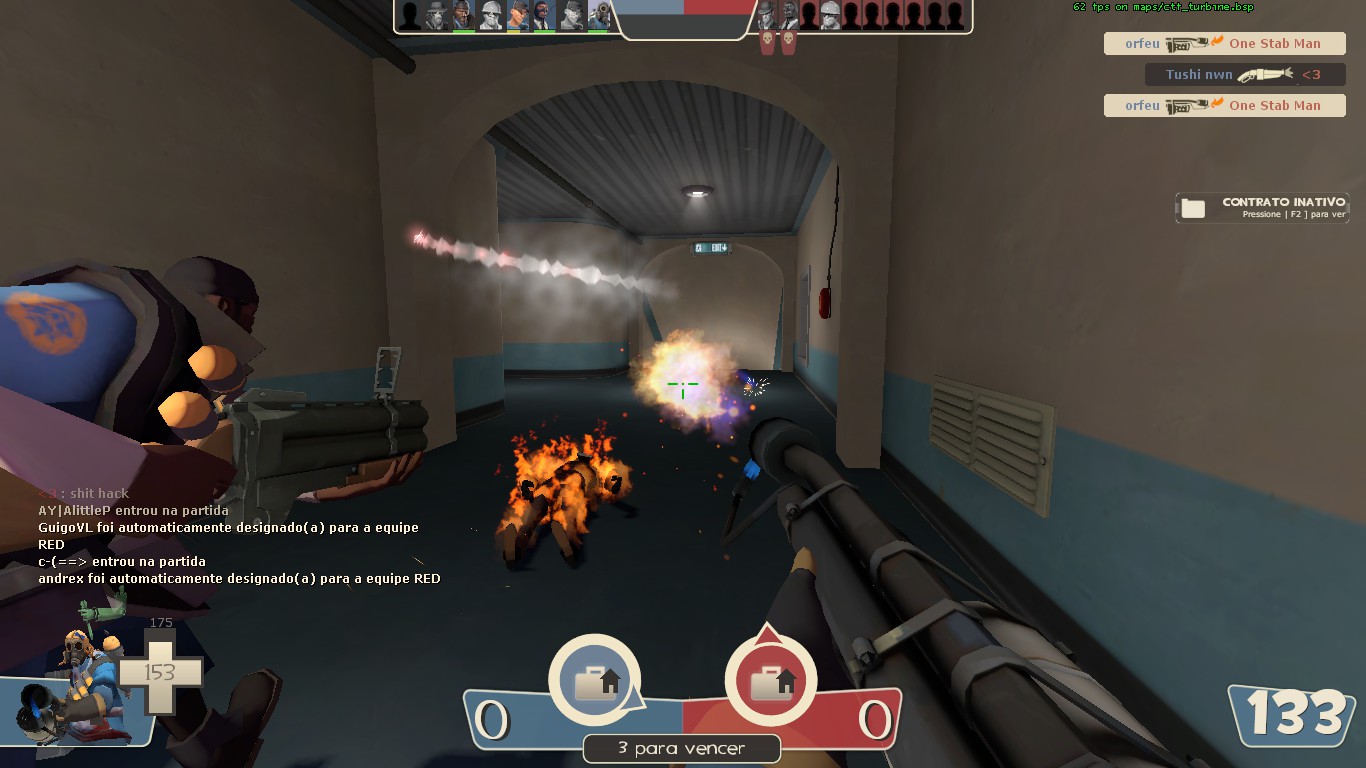
Task: Select the Tushi nwn kill feed entry
Action: [x=1244, y=75]
